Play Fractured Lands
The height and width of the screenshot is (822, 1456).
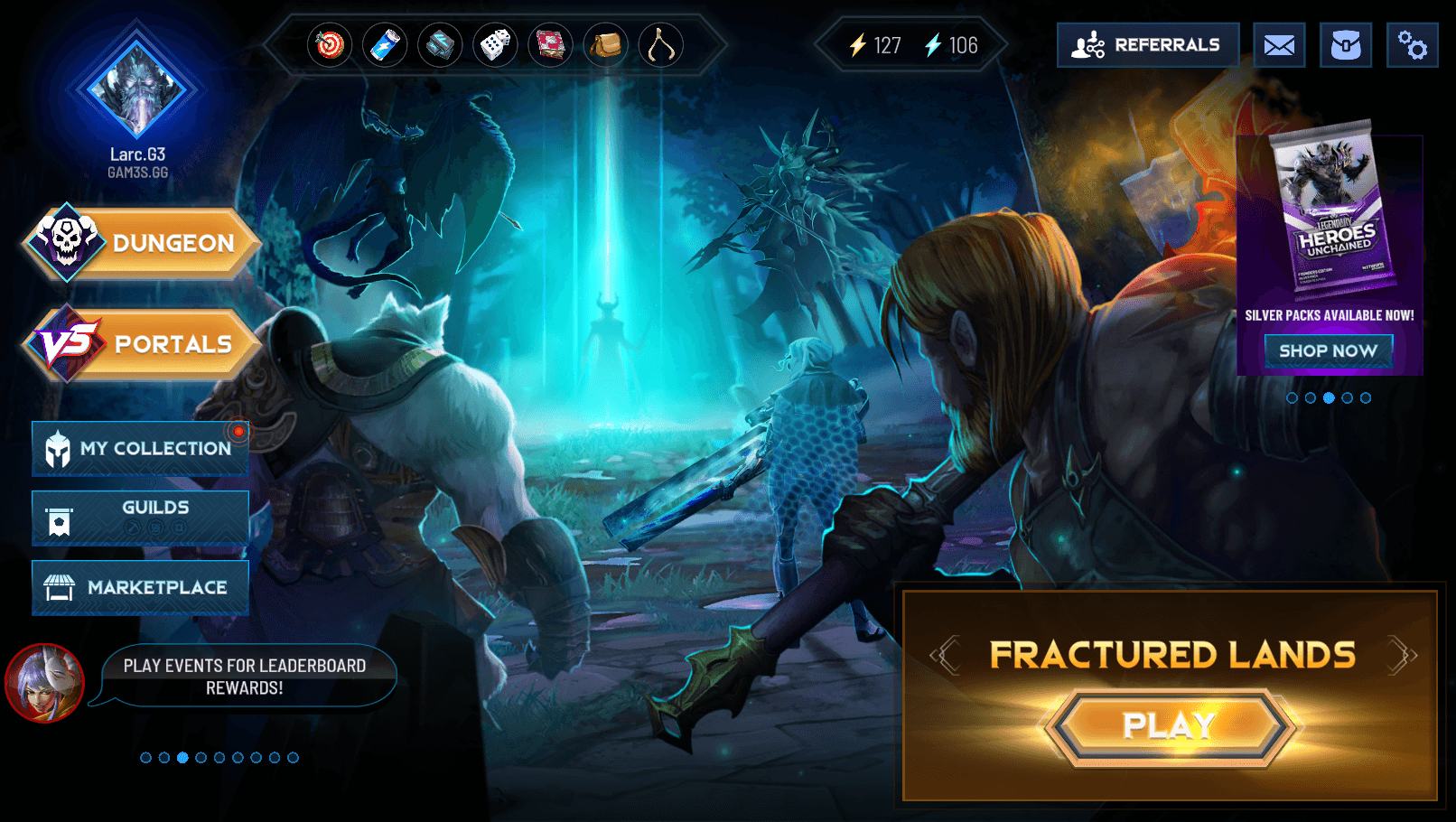click(x=1169, y=725)
